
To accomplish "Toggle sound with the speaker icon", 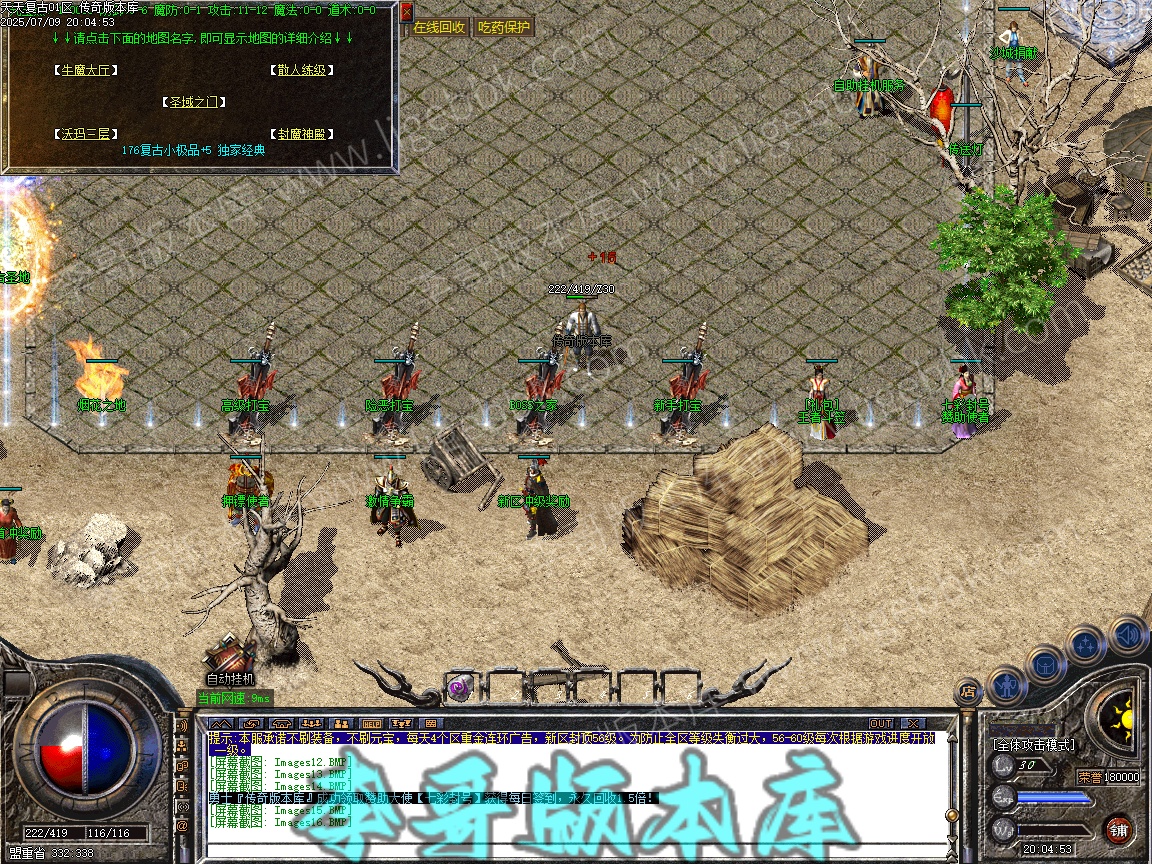I will [x=1127, y=634].
